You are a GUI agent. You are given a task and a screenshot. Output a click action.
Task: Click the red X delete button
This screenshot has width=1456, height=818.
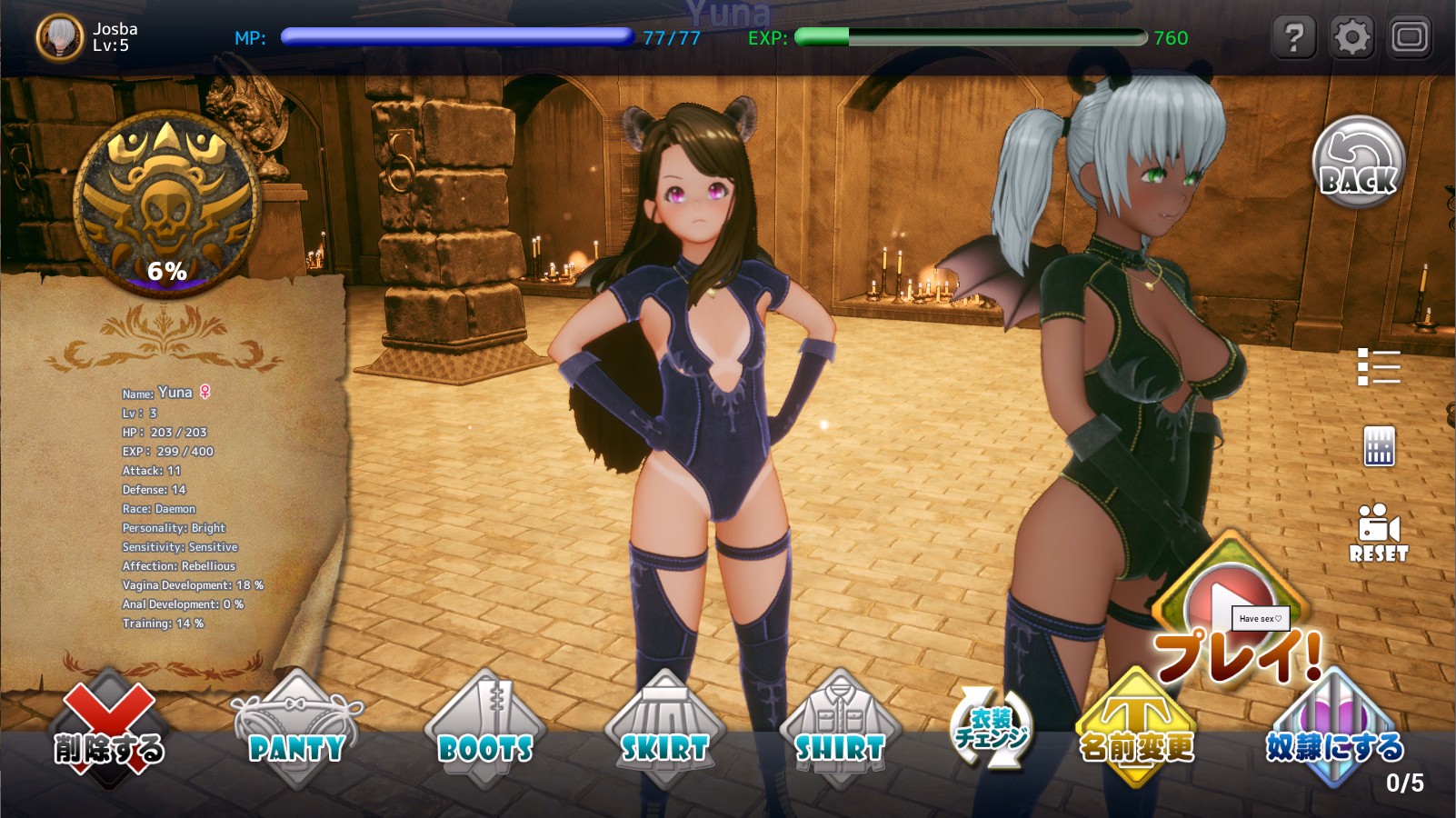point(109,733)
